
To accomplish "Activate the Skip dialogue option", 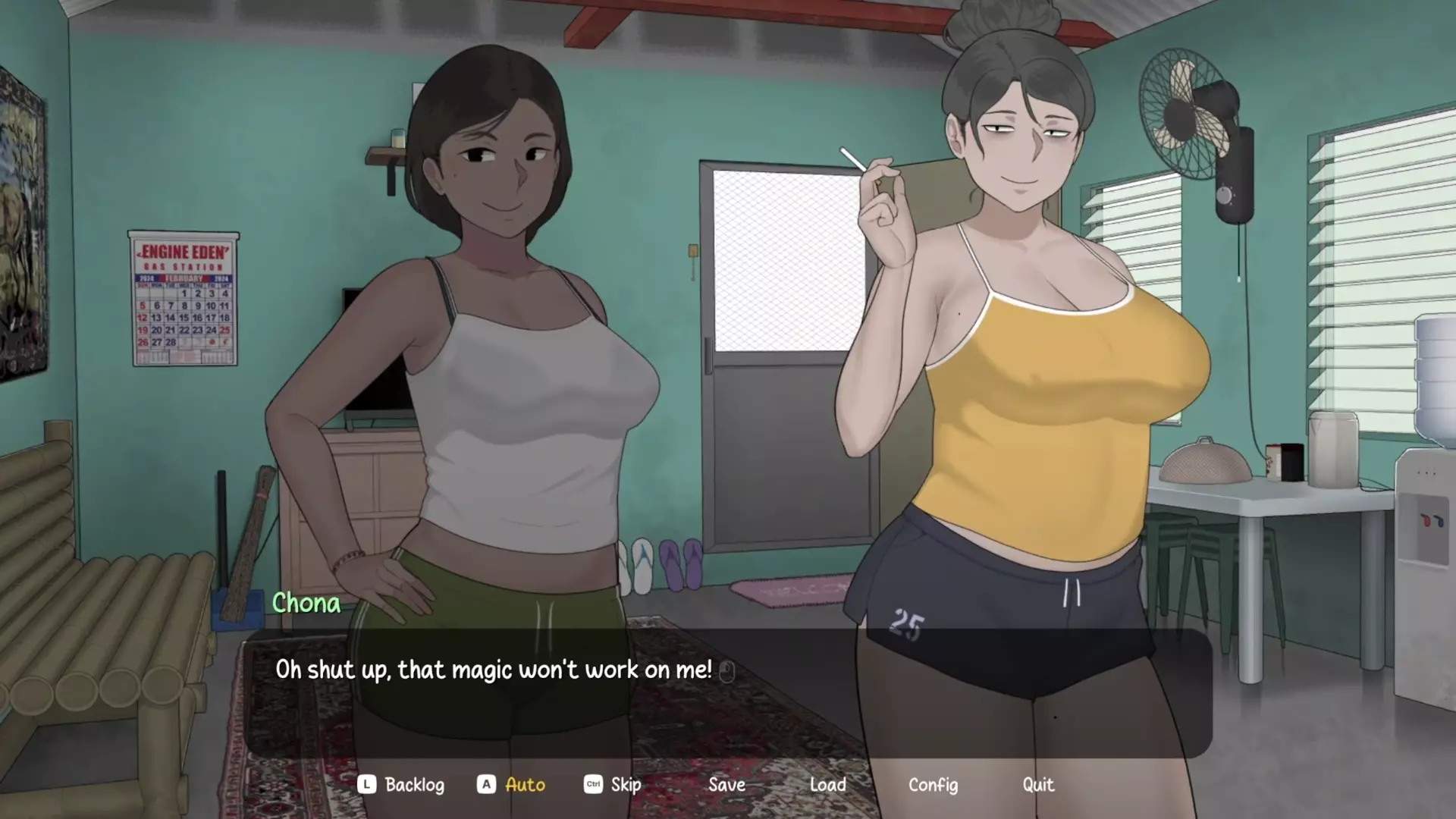I will [625, 785].
